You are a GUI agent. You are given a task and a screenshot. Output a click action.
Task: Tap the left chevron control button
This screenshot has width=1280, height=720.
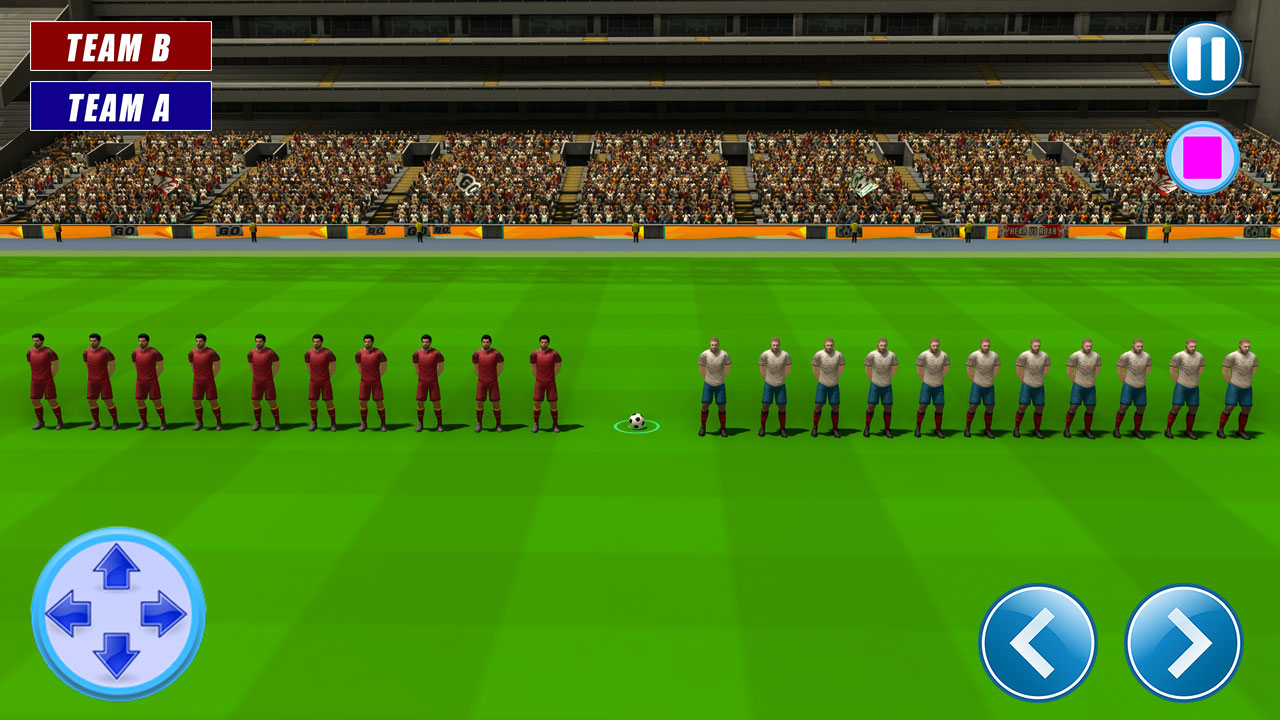tap(1040, 644)
